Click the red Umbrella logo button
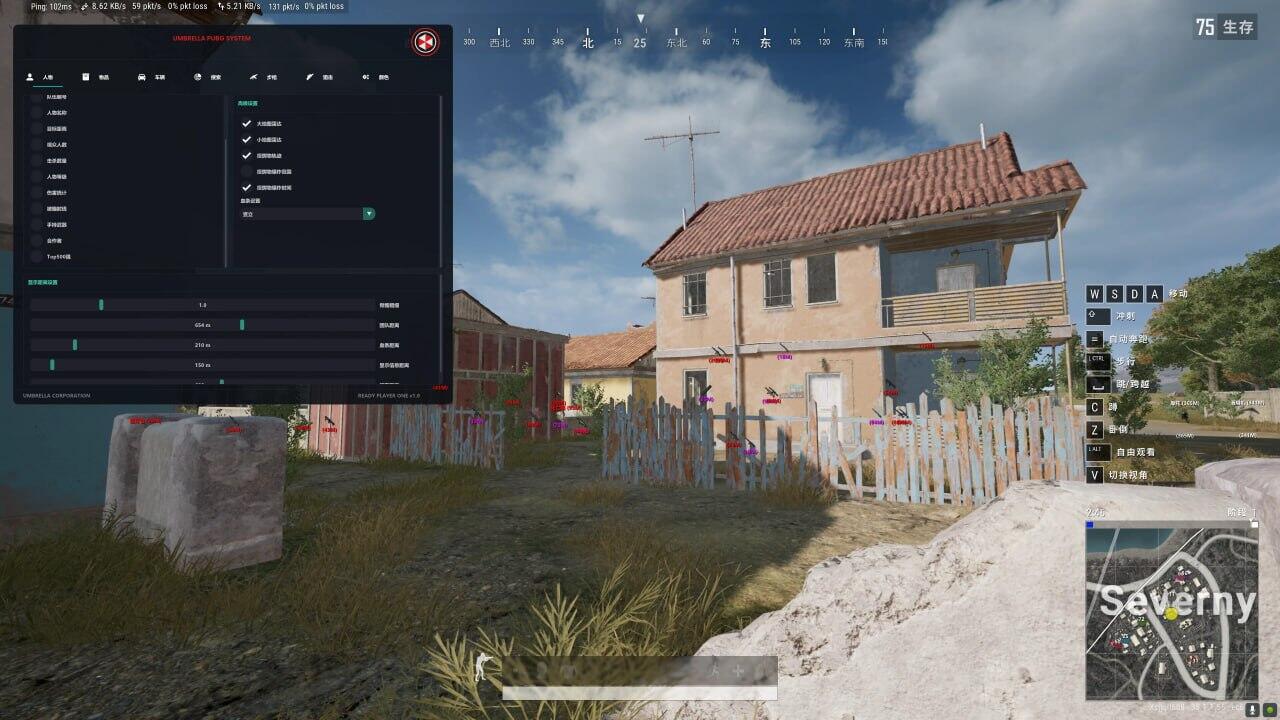 tap(425, 42)
